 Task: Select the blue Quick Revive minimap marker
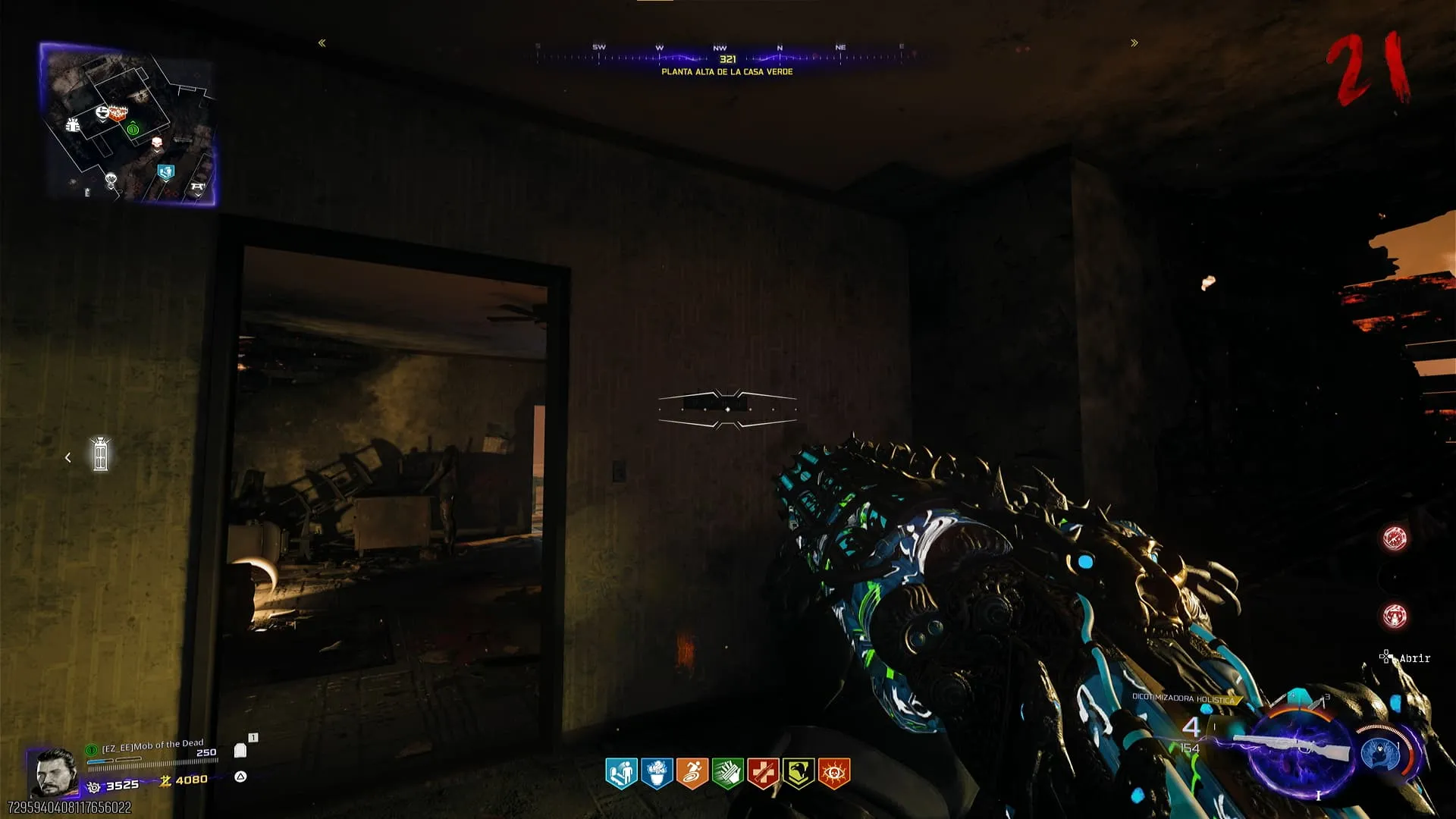point(165,172)
